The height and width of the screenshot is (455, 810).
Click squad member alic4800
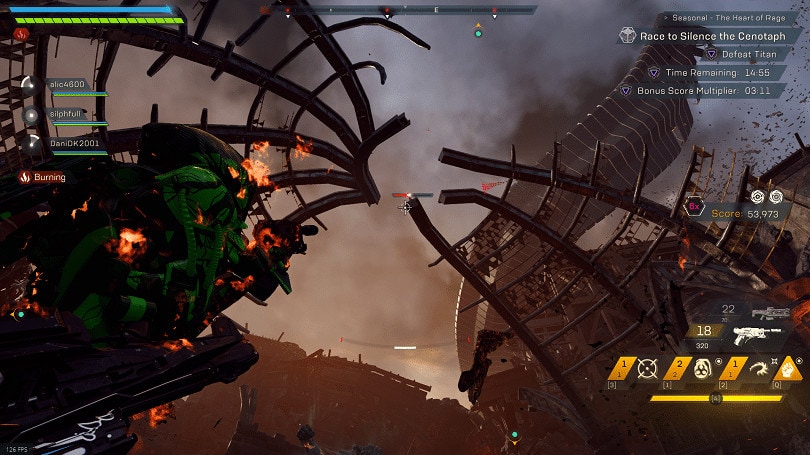[68, 86]
